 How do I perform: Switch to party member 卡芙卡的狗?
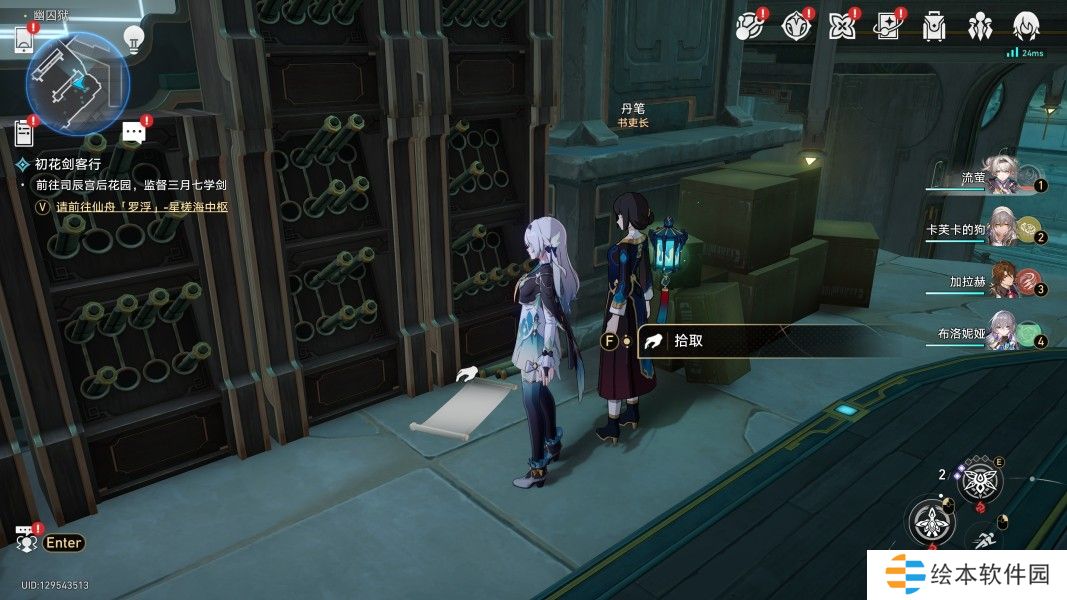click(1000, 230)
